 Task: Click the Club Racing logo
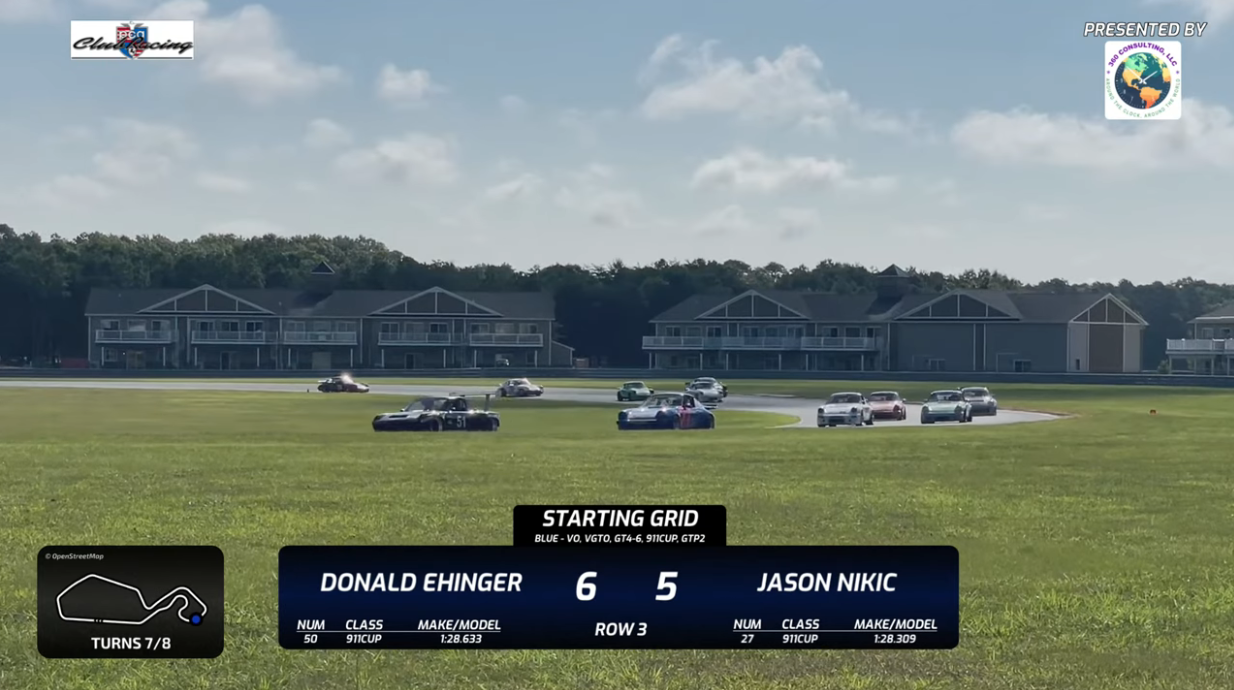132,40
